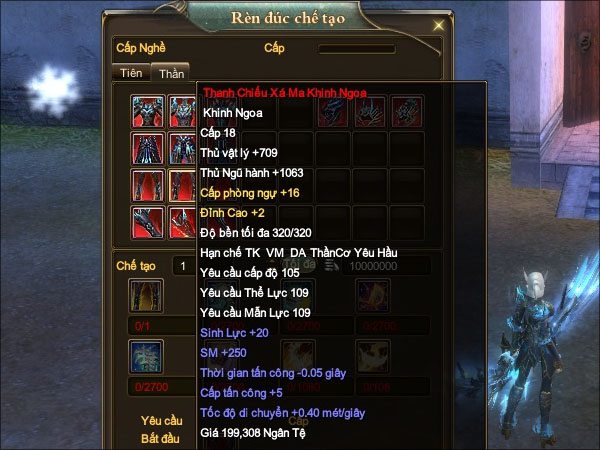Image resolution: width=600 pixels, height=450 pixels.
Task: Switch to the Tiên tab
Action: pyautogui.click(x=130, y=72)
